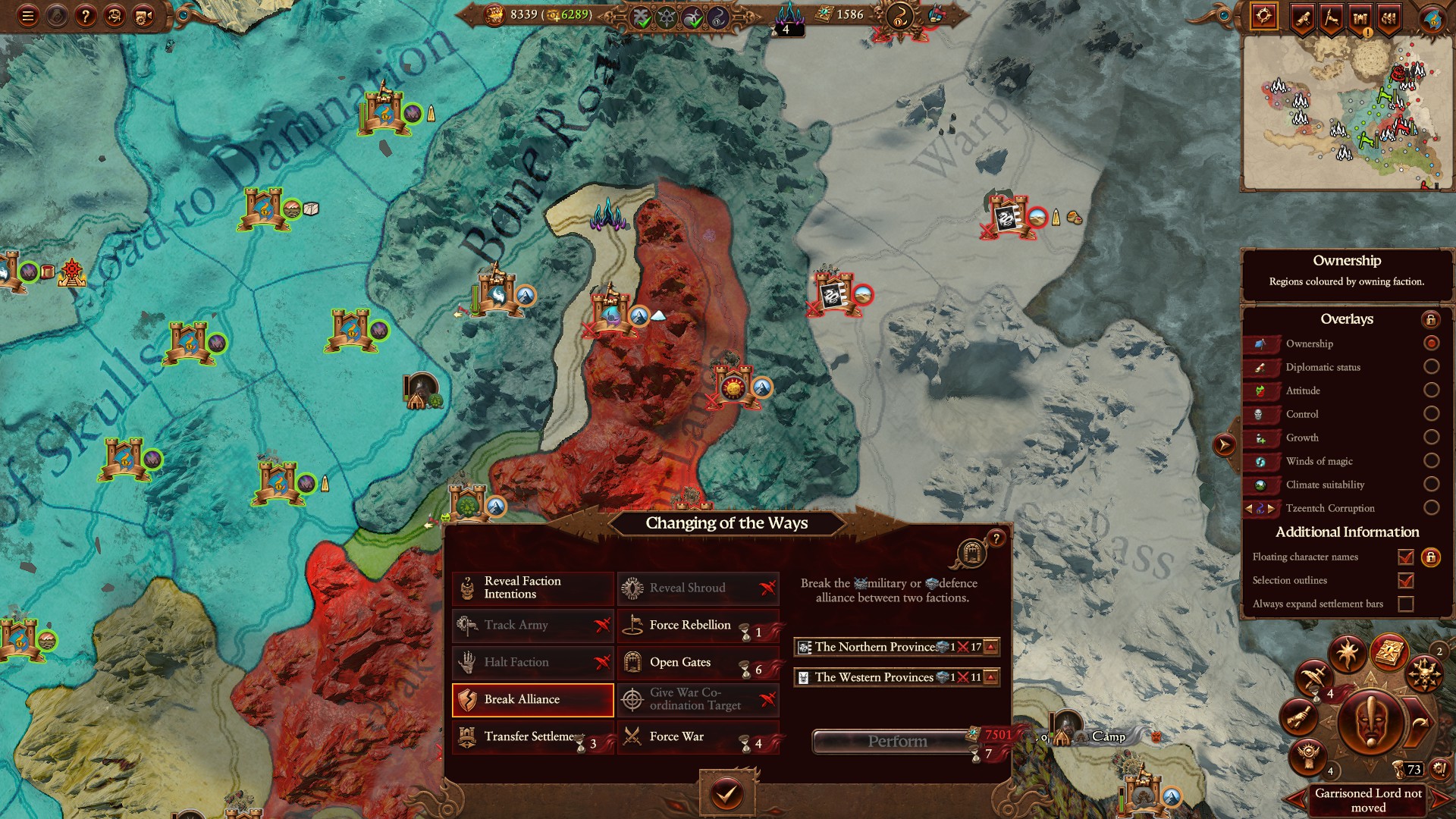Image resolution: width=1456 pixels, height=819 pixels.
Task: Open the Changing of the Ways help
Action: click(996, 538)
